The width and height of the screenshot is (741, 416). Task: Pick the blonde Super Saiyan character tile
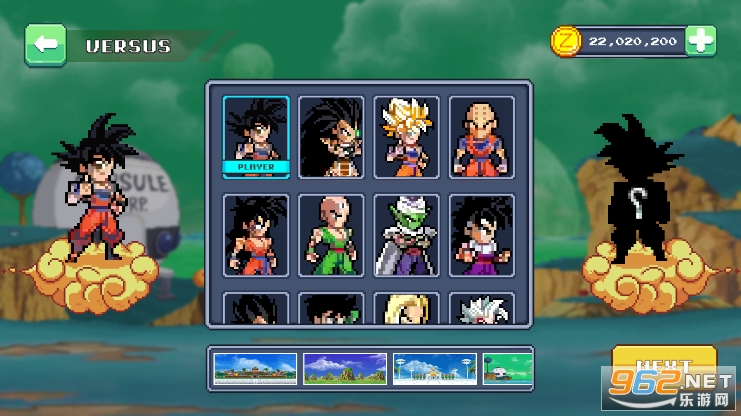(406, 136)
